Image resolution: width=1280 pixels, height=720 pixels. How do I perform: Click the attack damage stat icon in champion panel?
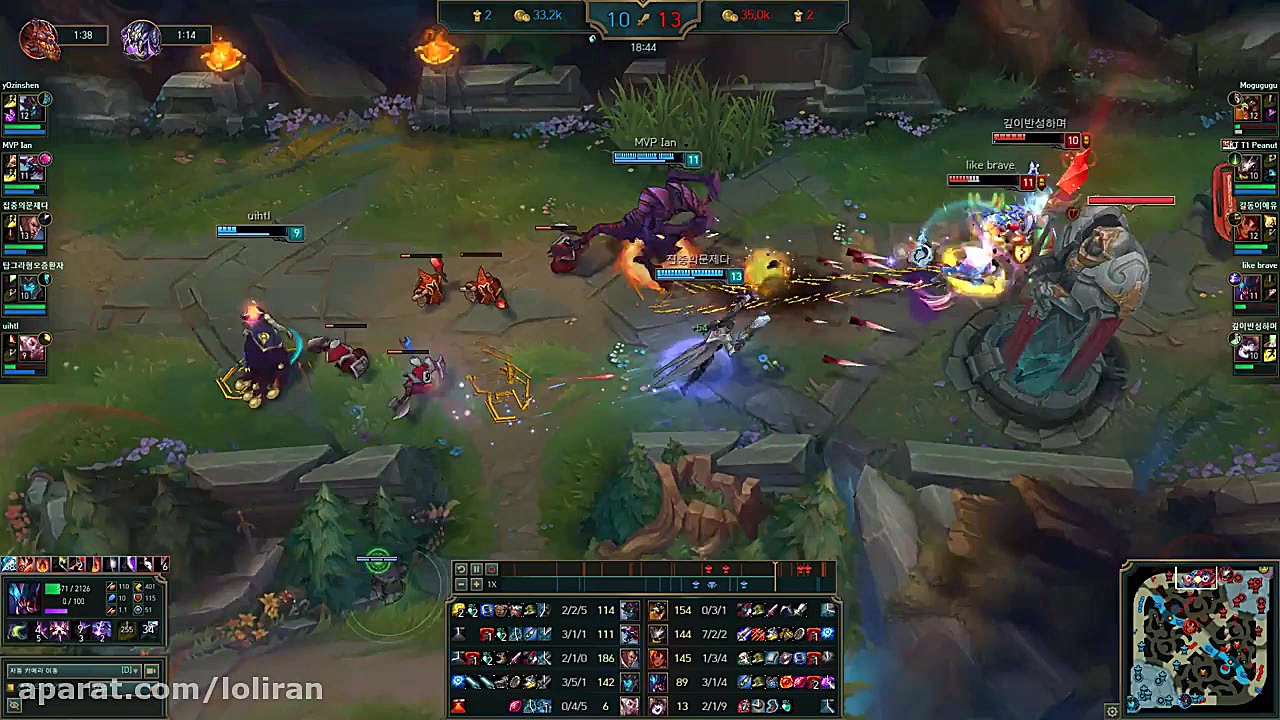111,587
